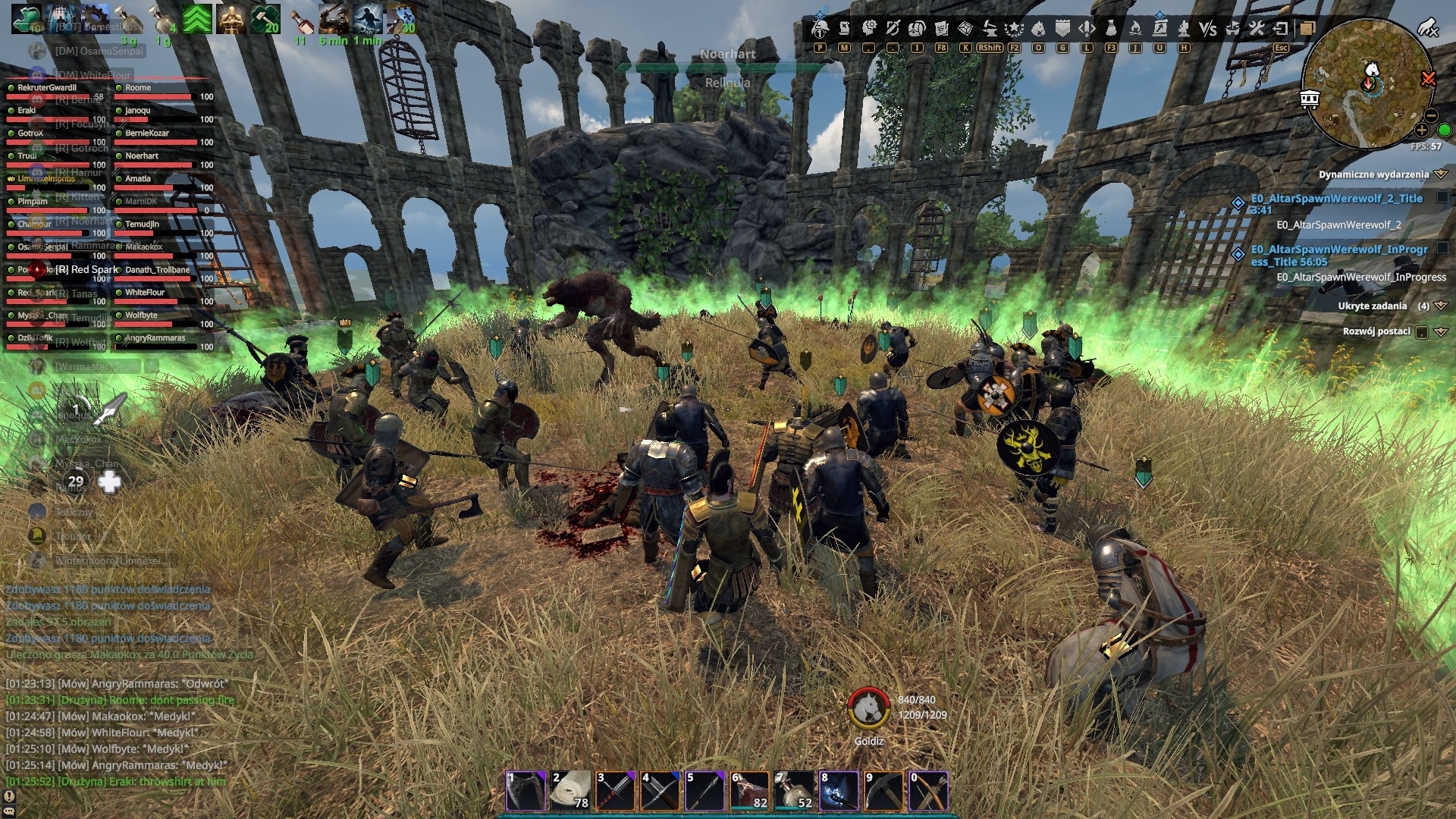Screen dimensions: 1456x819
Task: Choose the spear in hotbar slot 5
Action: coord(705,791)
